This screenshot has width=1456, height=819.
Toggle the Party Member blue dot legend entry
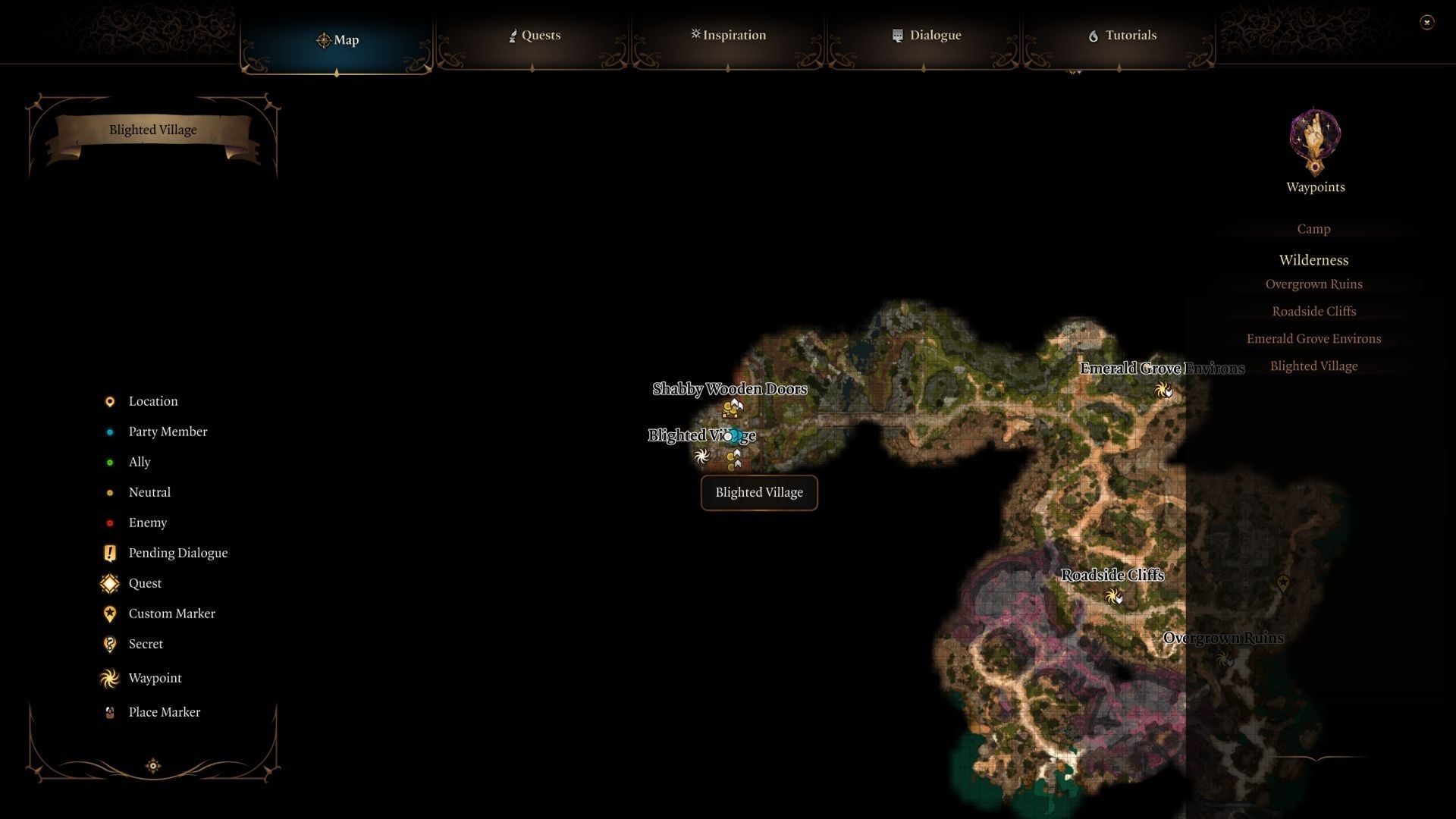pyautogui.click(x=111, y=431)
